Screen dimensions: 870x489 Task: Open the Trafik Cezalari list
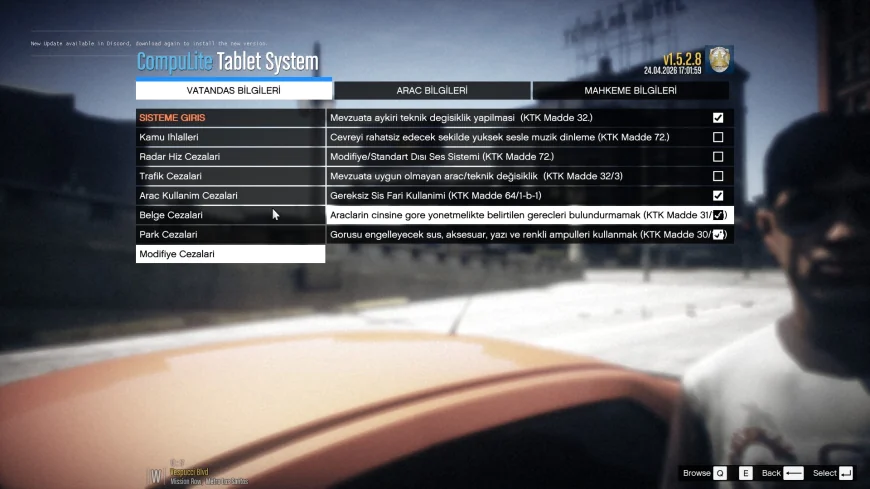[230, 176]
